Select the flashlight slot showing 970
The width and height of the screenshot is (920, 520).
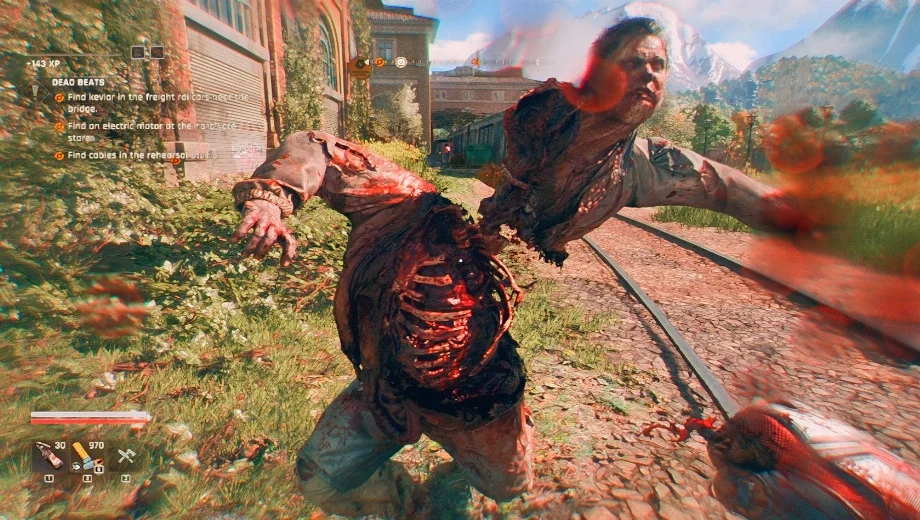tap(85, 457)
